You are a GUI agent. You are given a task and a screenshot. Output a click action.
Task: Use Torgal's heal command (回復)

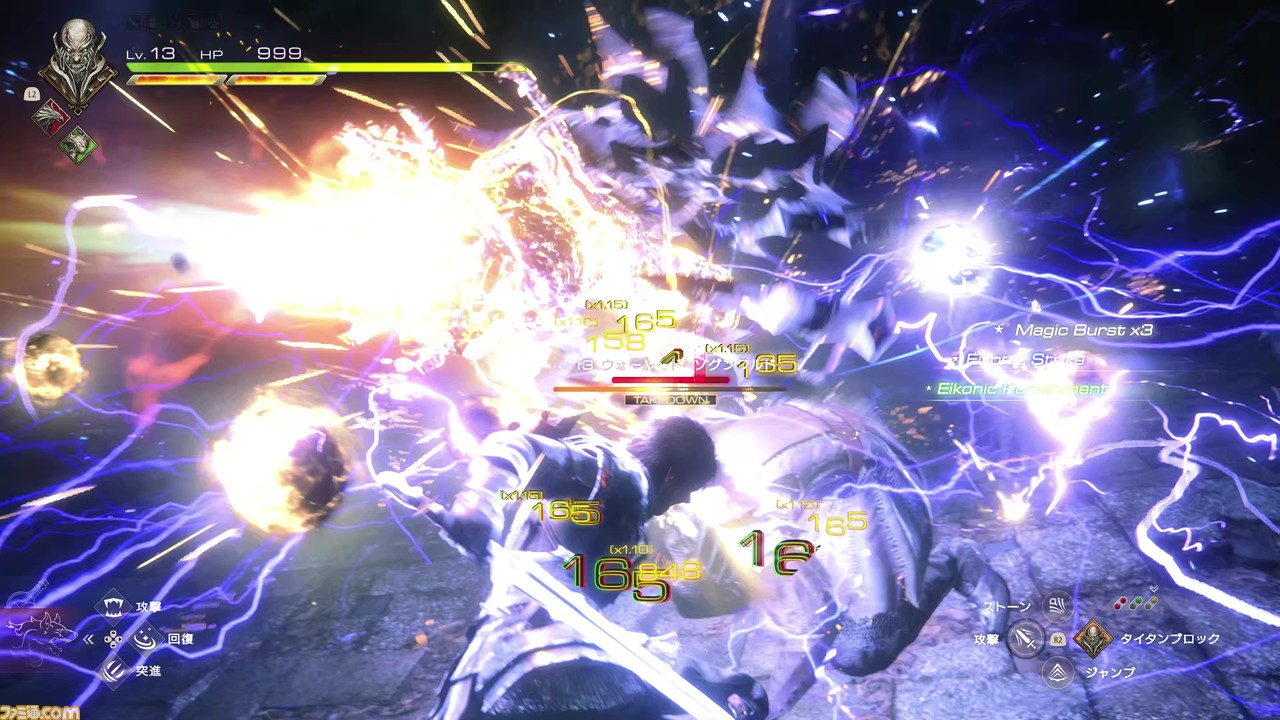(x=144, y=638)
